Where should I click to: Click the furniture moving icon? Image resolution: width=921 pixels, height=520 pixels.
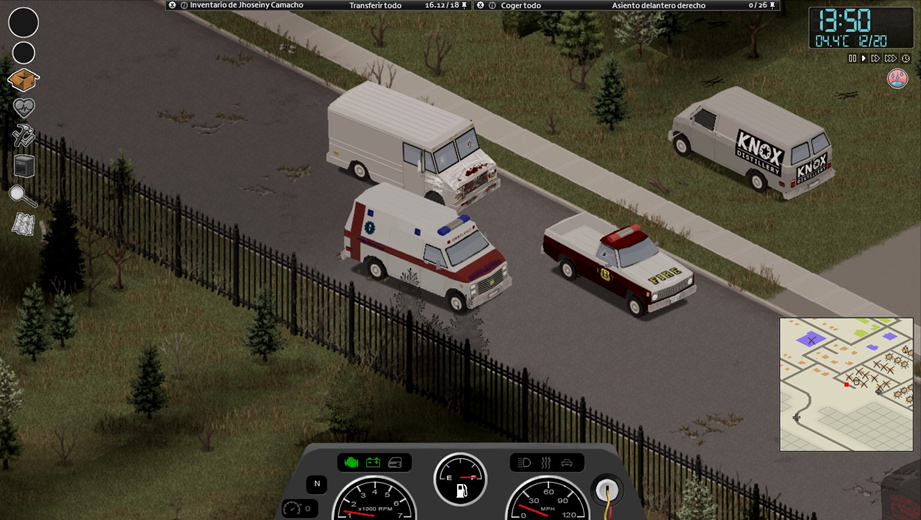23,165
